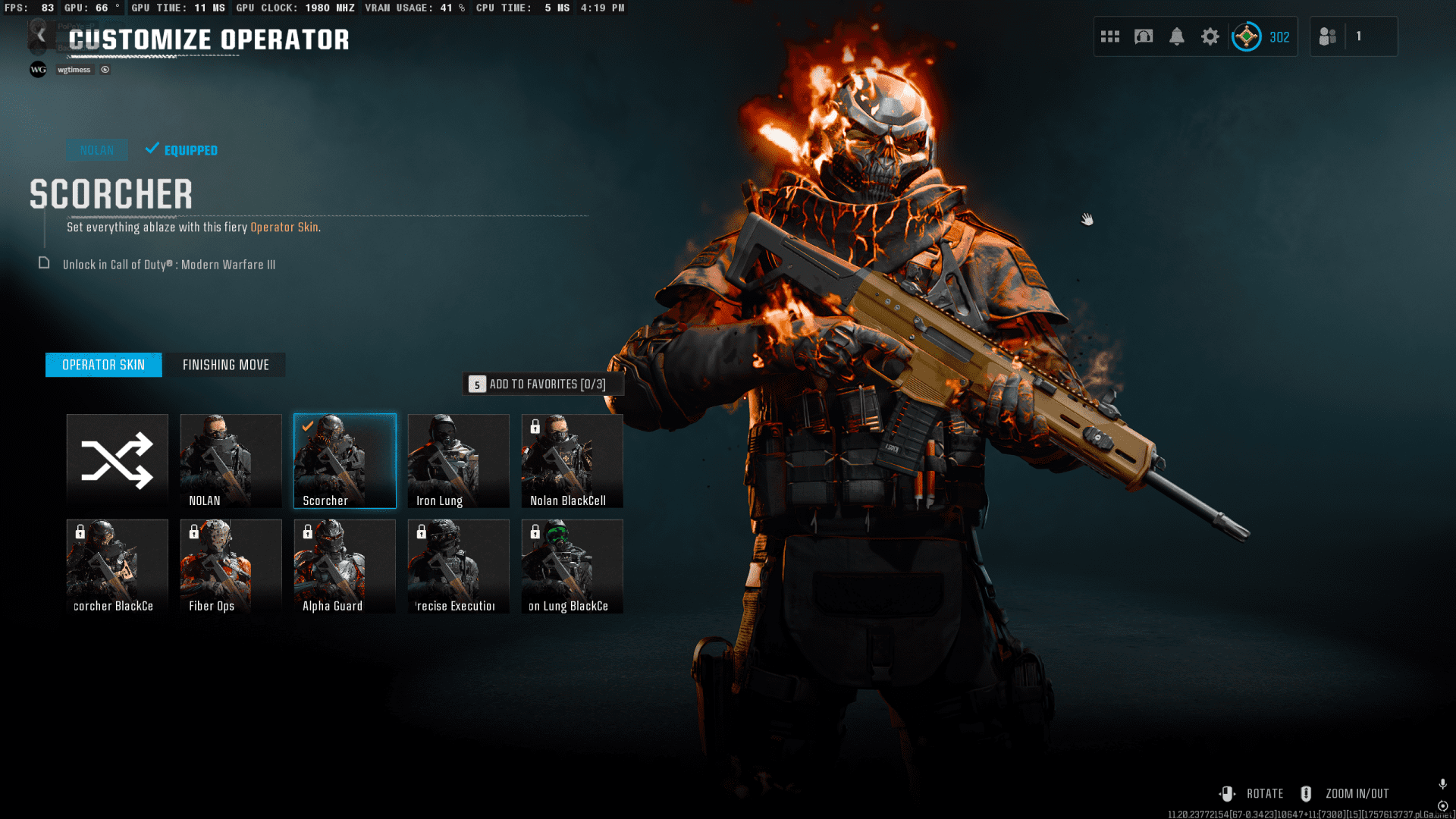Select the Alpha Guard skin

345,566
